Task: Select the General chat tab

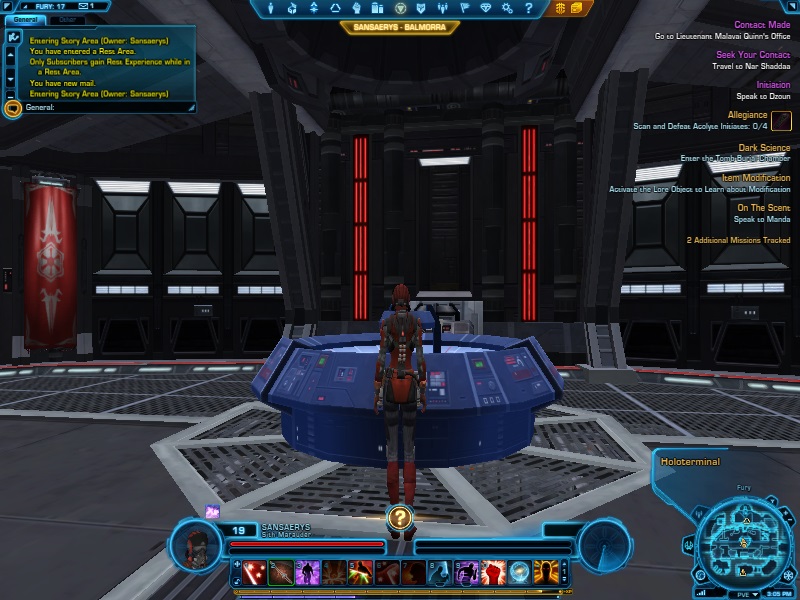Action: coord(25,19)
